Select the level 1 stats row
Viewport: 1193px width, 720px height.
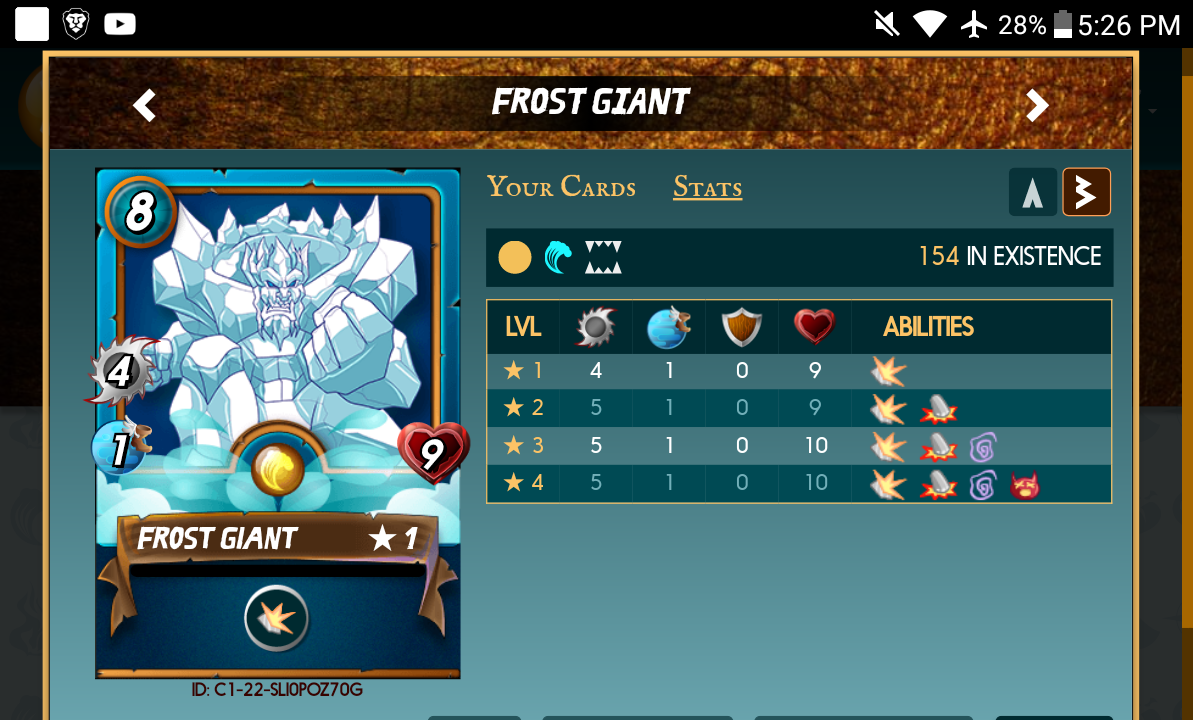tap(798, 371)
